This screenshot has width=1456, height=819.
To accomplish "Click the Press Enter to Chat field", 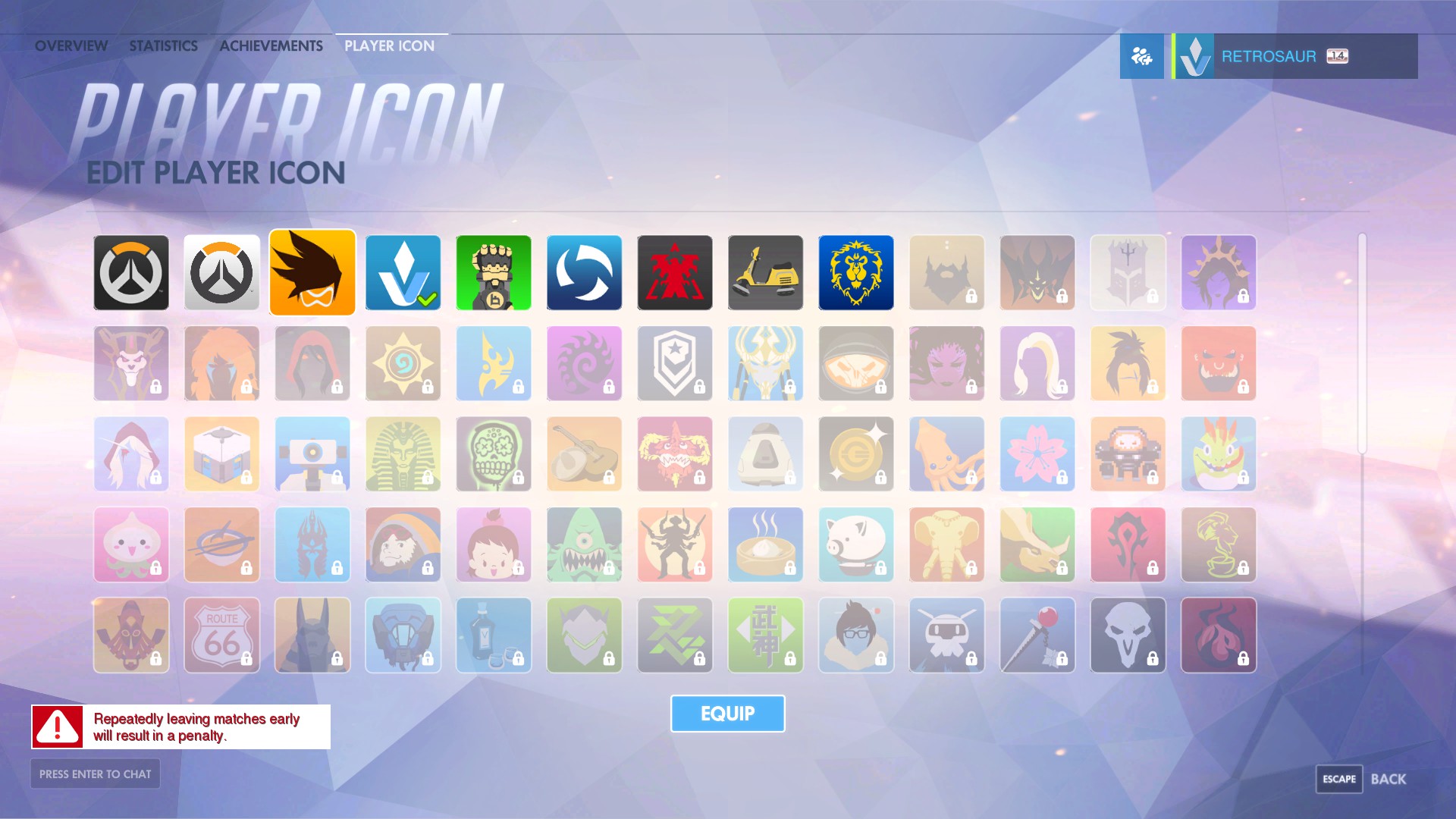I will click(x=94, y=773).
